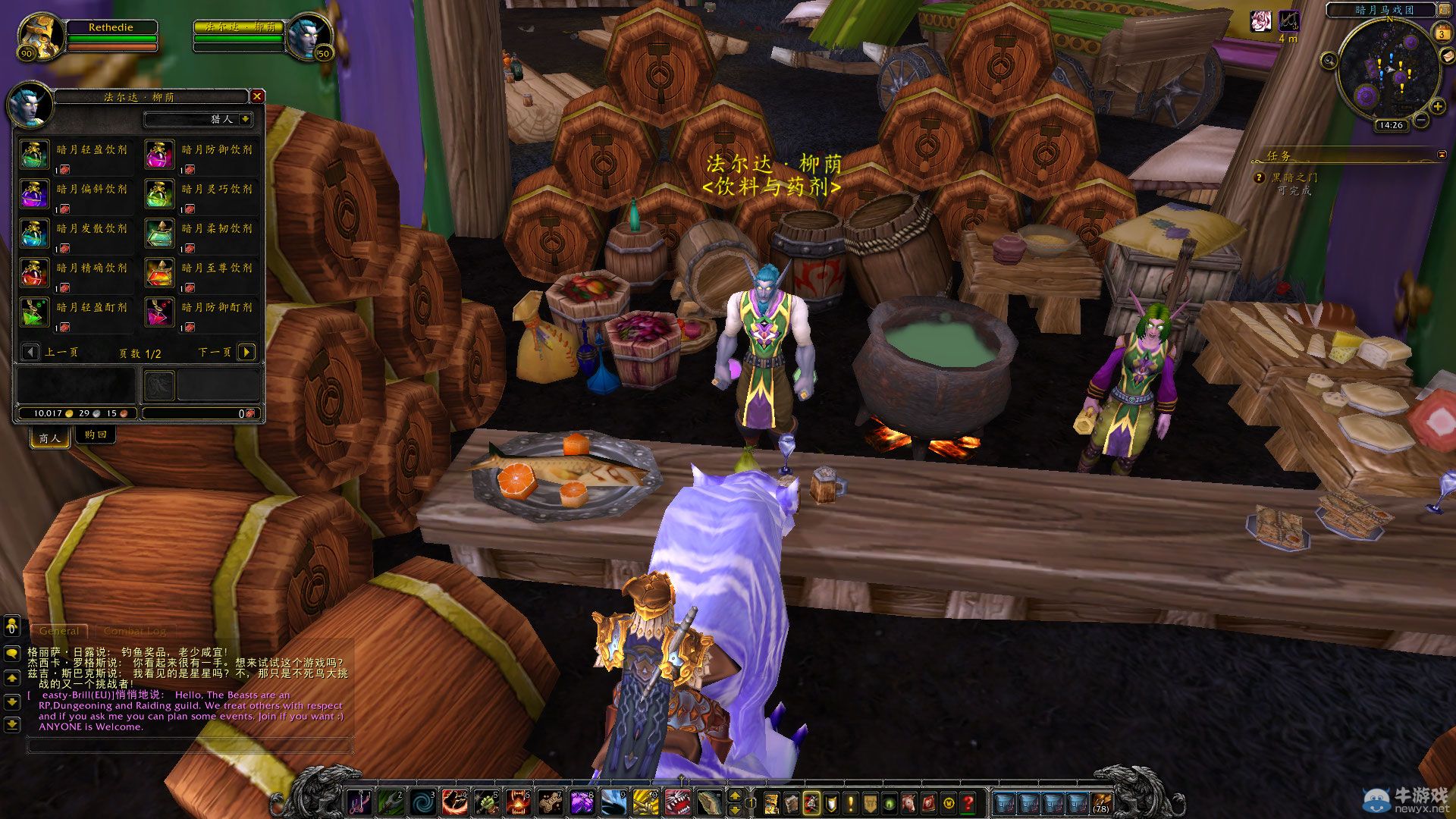Zoom in on the minimap
The width and height of the screenshot is (1456, 819).
pyautogui.click(x=1437, y=107)
